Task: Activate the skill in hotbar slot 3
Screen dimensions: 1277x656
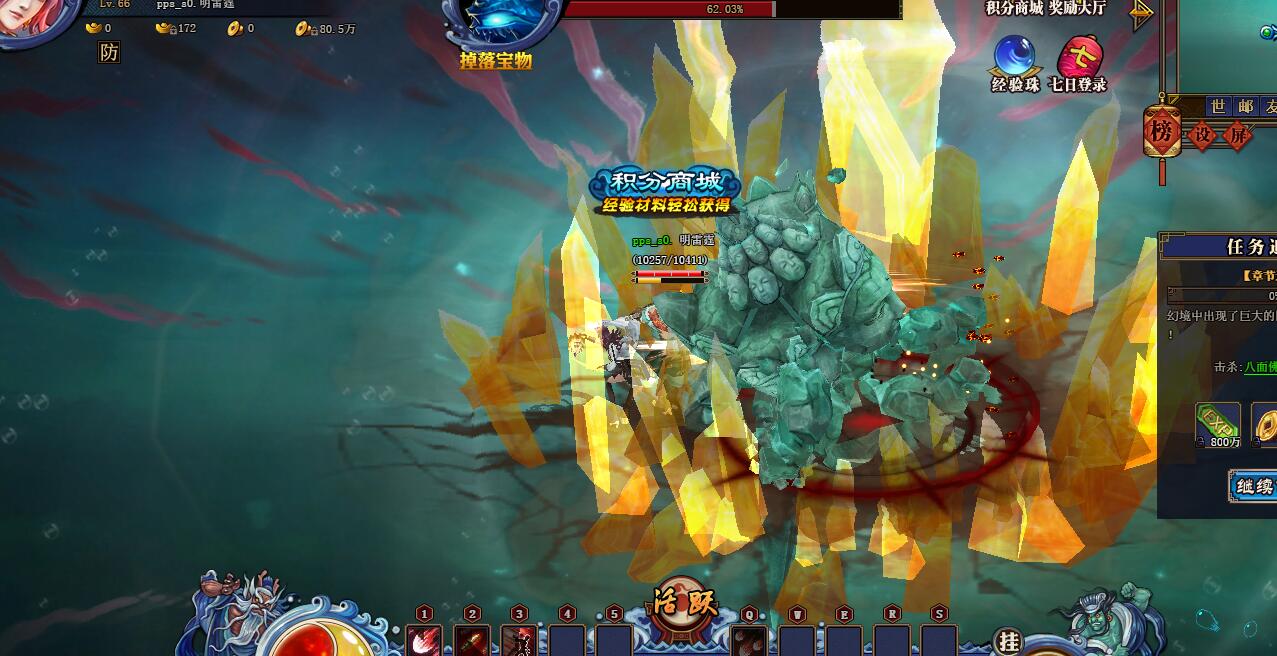Action: [x=518, y=641]
